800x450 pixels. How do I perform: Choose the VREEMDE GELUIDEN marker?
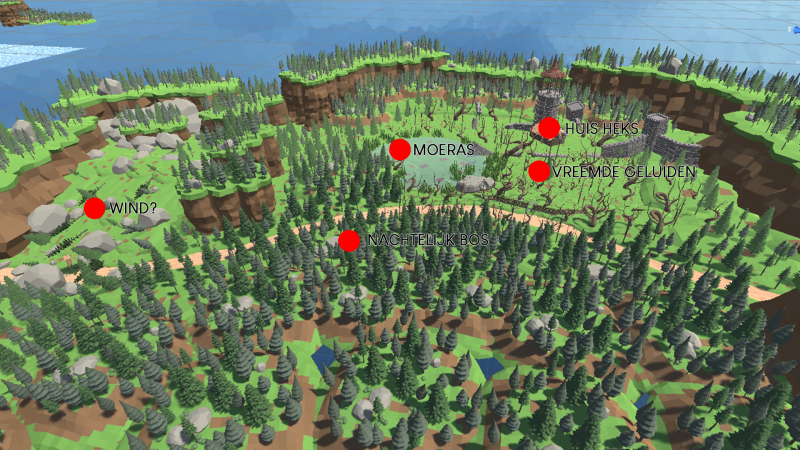[x=539, y=171]
